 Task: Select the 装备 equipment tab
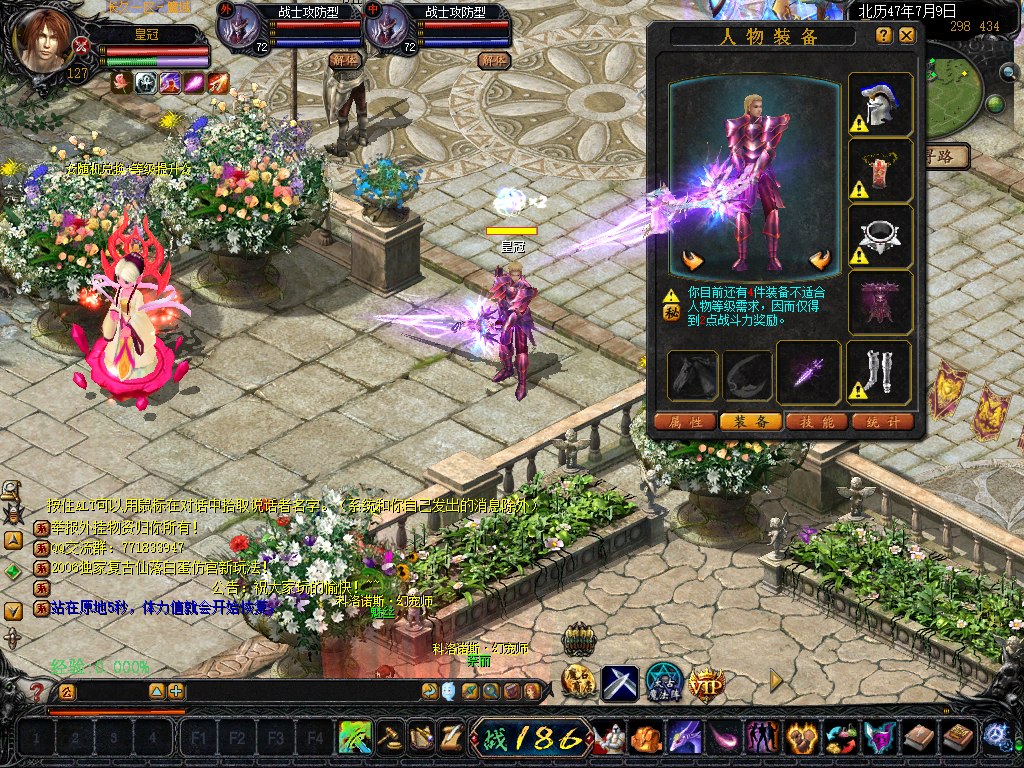coord(751,422)
